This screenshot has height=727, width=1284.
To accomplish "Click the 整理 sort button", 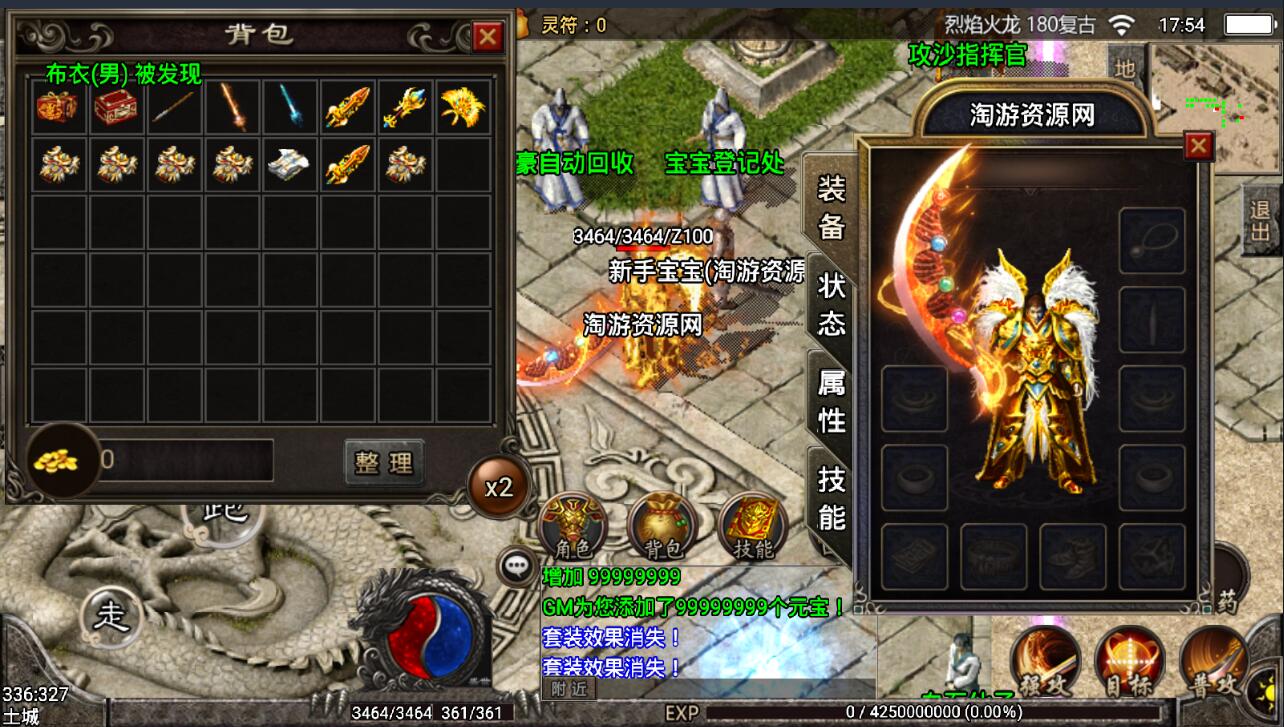I will pos(384,462).
